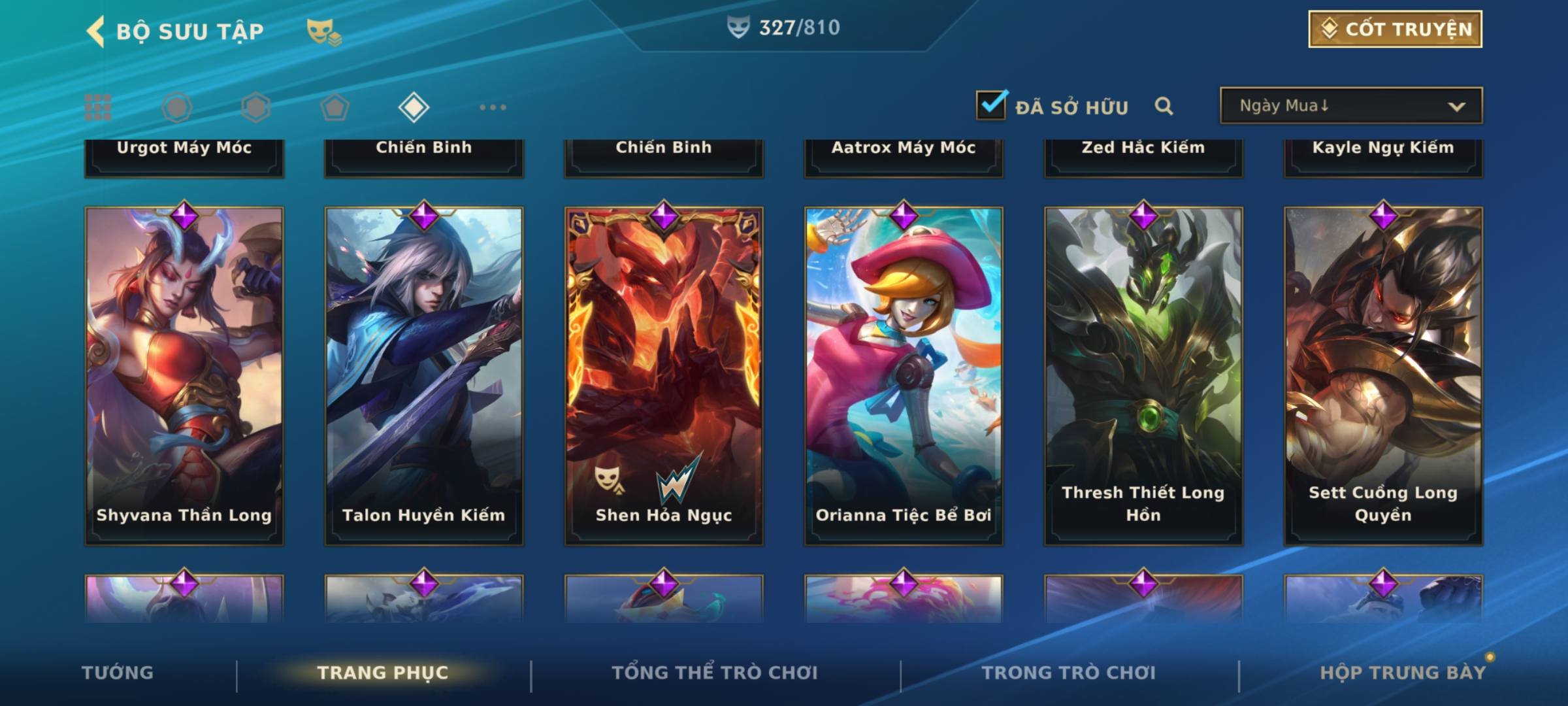Open the three-dots more filters
The height and width of the screenshot is (706, 1568).
[x=493, y=107]
